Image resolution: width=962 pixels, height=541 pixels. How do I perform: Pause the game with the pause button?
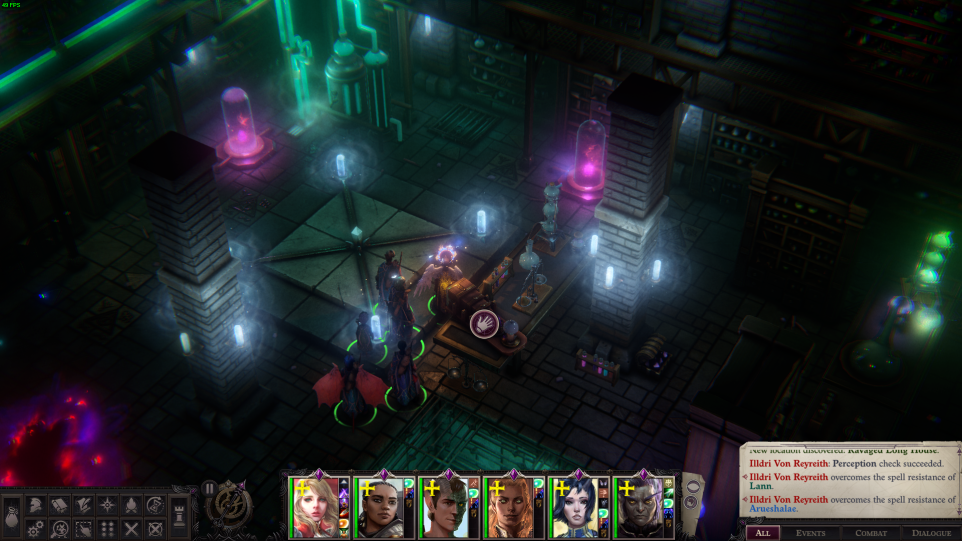click(x=209, y=488)
